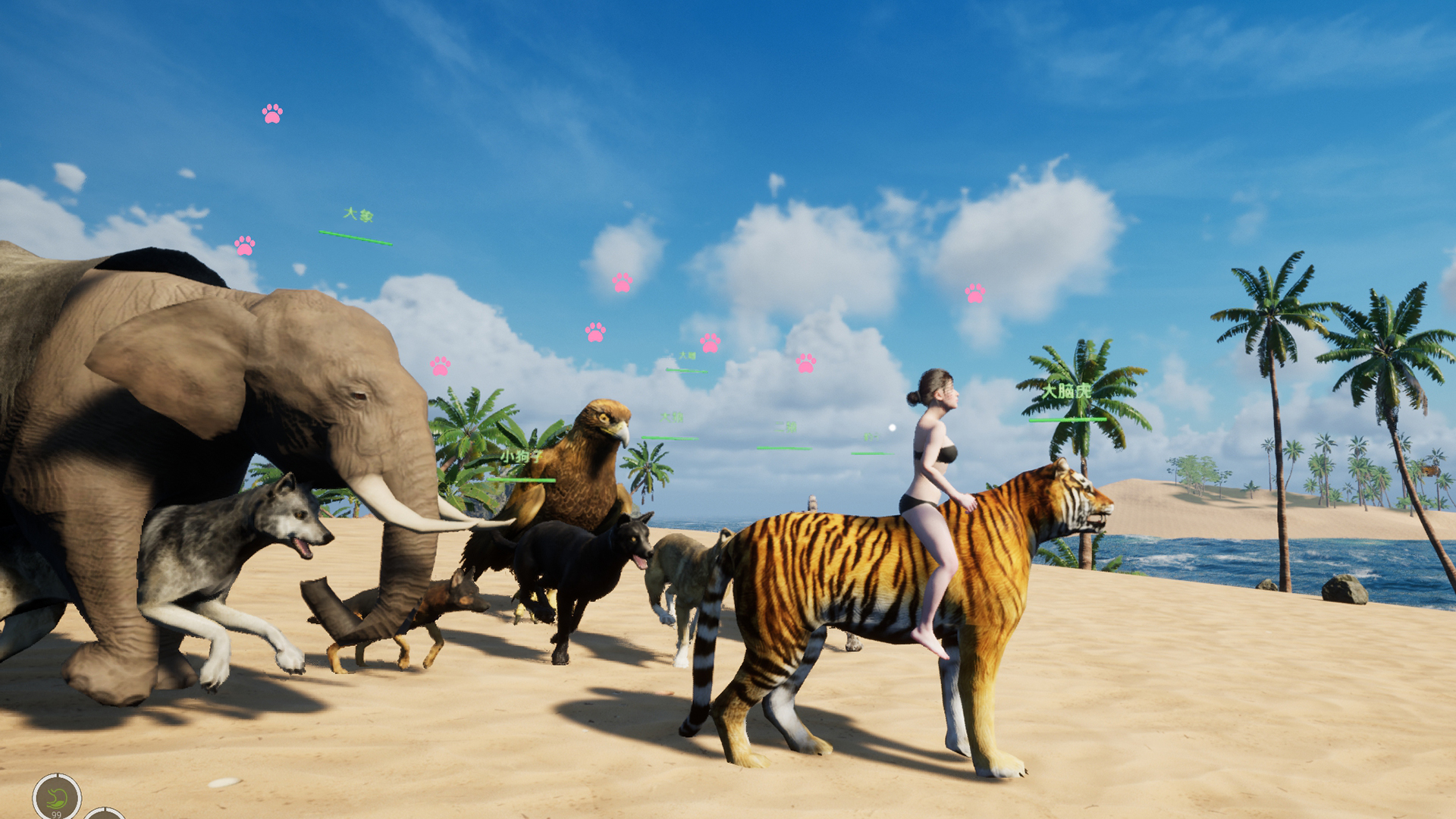
Task: Click the paw print above the elephant's head
Action: (246, 246)
